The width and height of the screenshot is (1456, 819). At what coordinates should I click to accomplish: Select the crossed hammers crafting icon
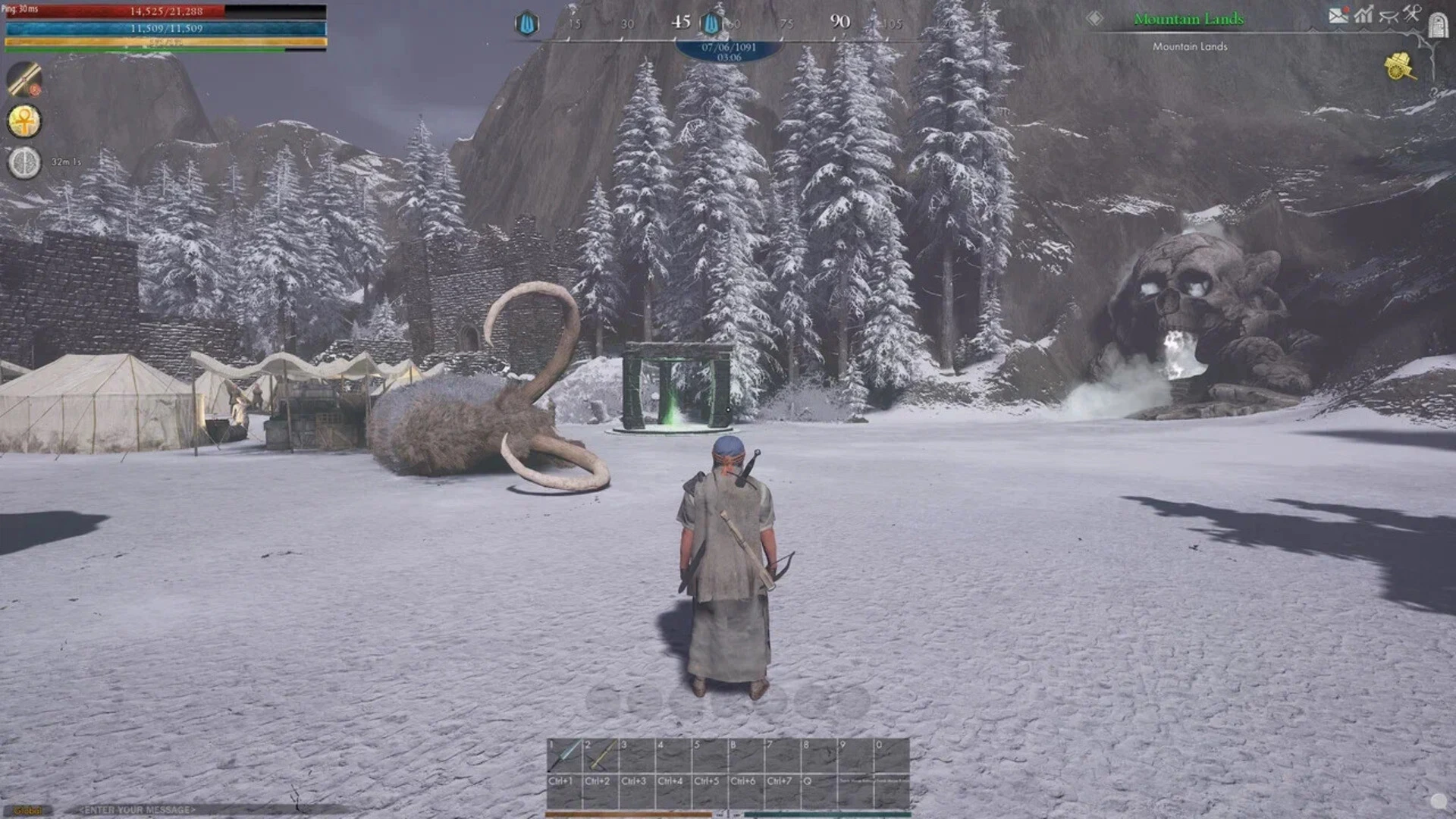[1410, 12]
